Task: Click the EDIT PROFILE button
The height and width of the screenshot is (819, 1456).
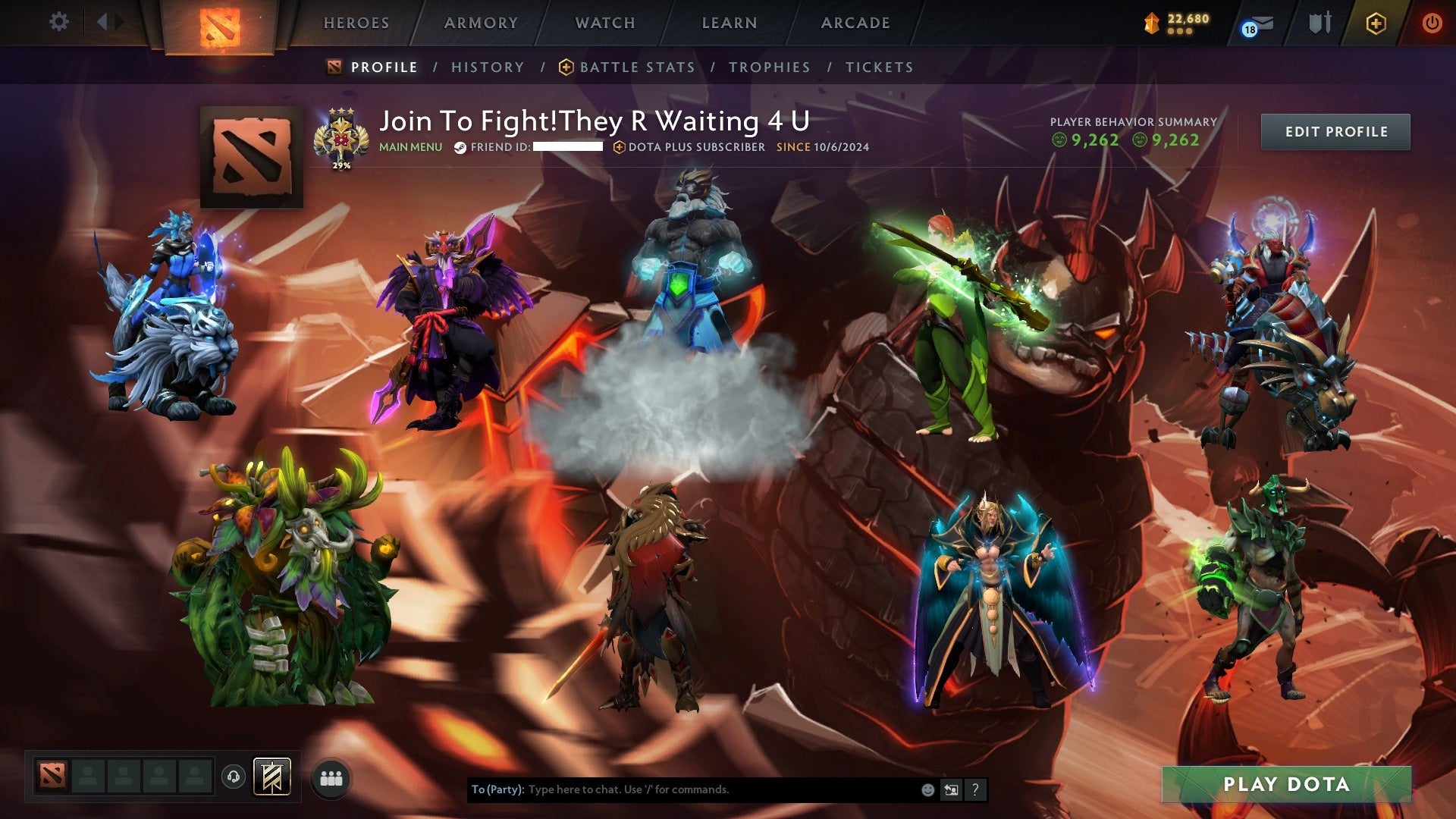Action: [1335, 130]
